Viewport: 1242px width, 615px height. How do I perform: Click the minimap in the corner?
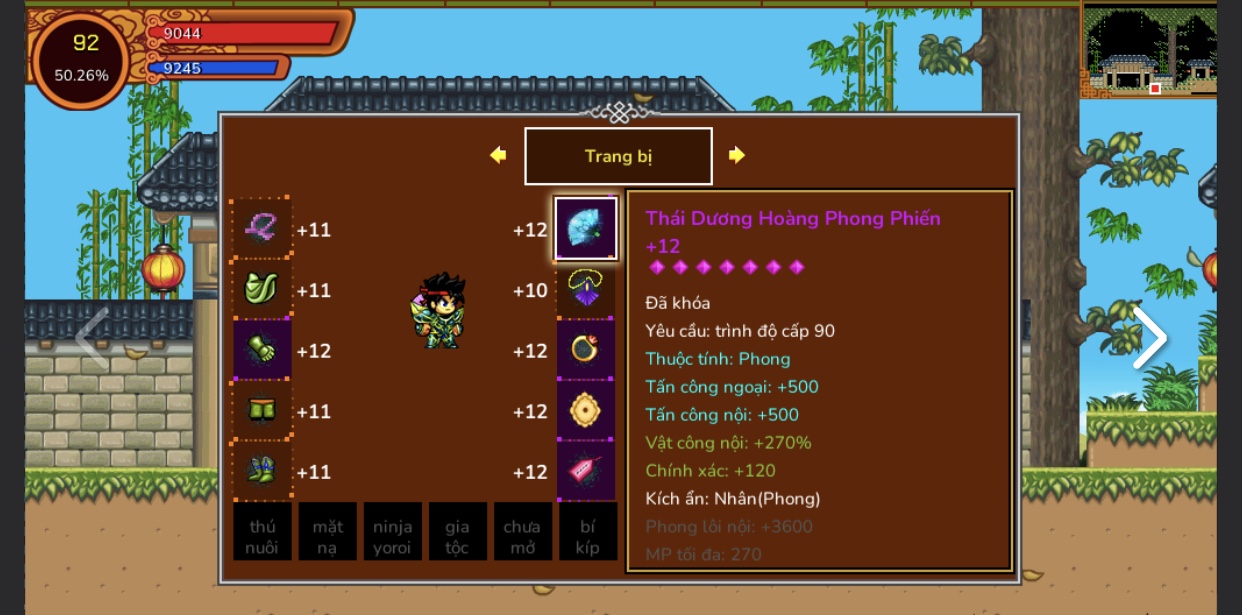click(1149, 49)
